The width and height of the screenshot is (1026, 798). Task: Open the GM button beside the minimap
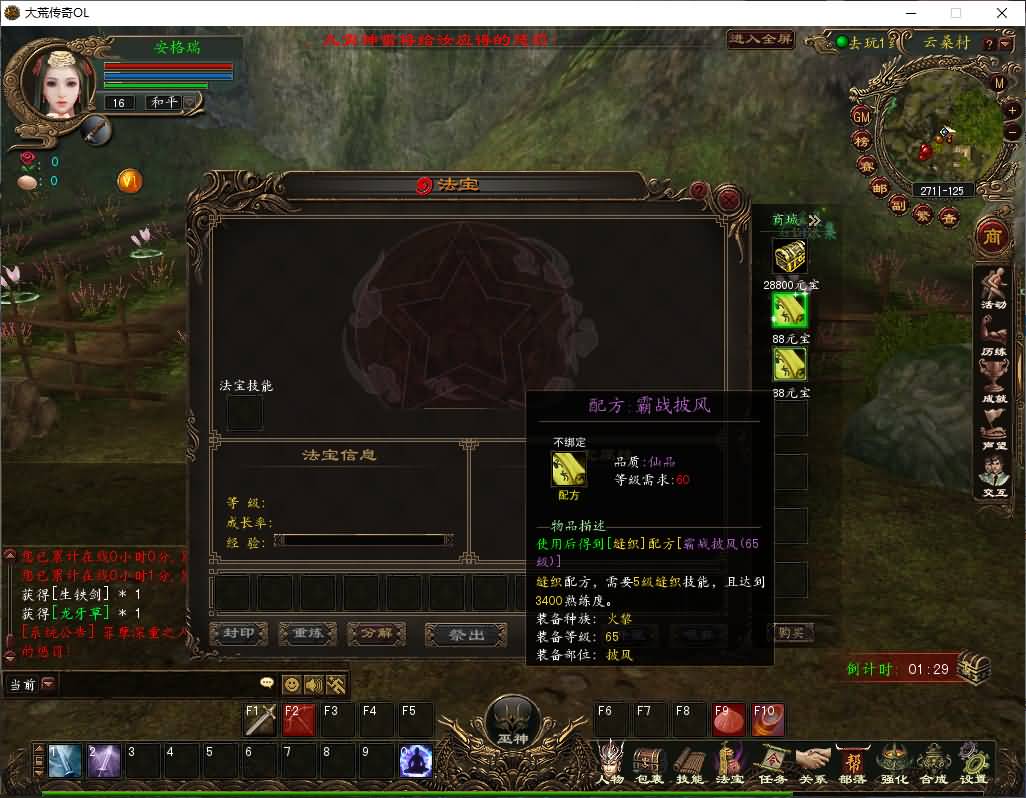pos(861,116)
